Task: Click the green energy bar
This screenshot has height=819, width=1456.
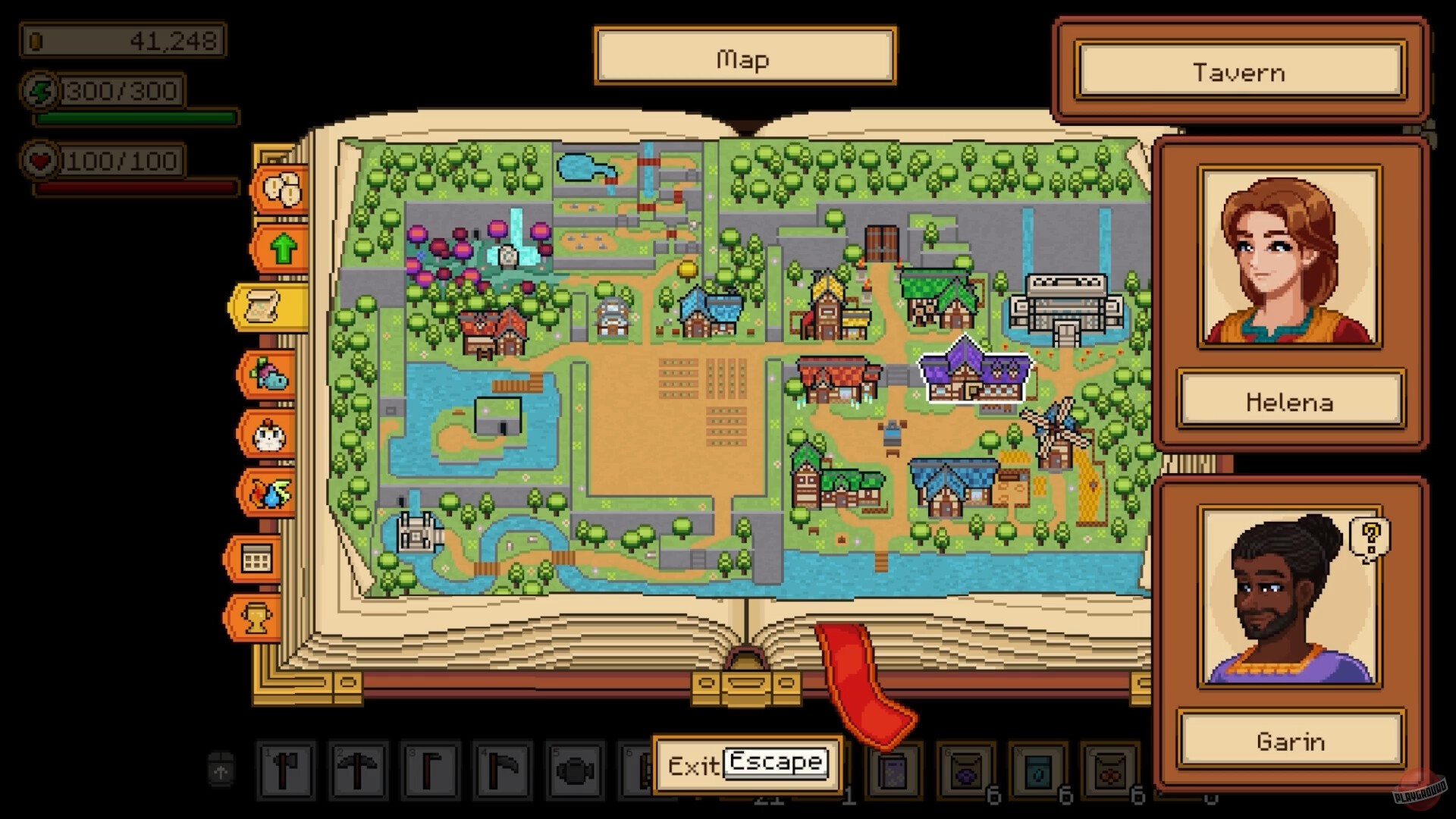Action: click(136, 118)
